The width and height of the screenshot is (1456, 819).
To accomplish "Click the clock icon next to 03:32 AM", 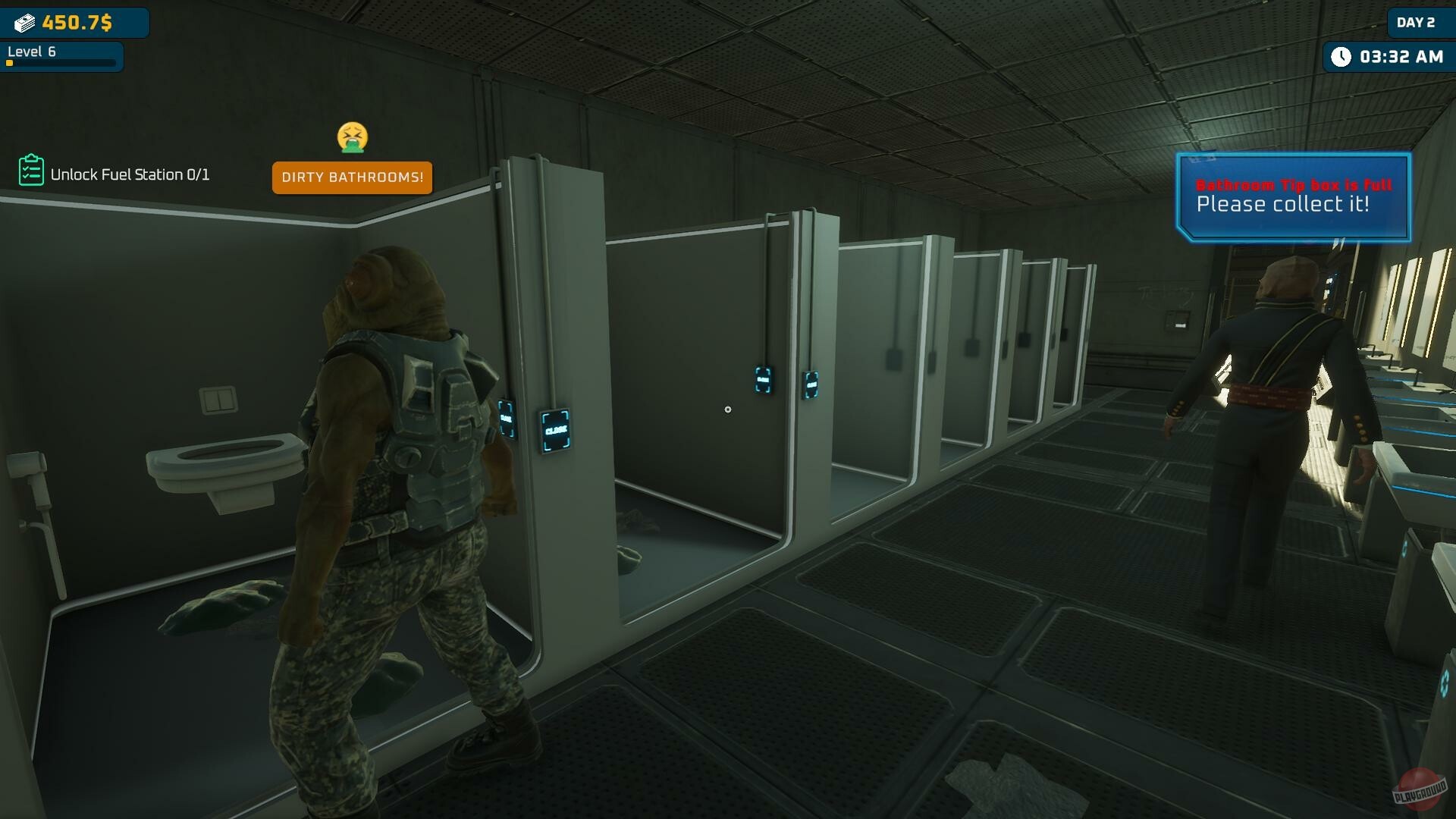I will tap(1342, 55).
